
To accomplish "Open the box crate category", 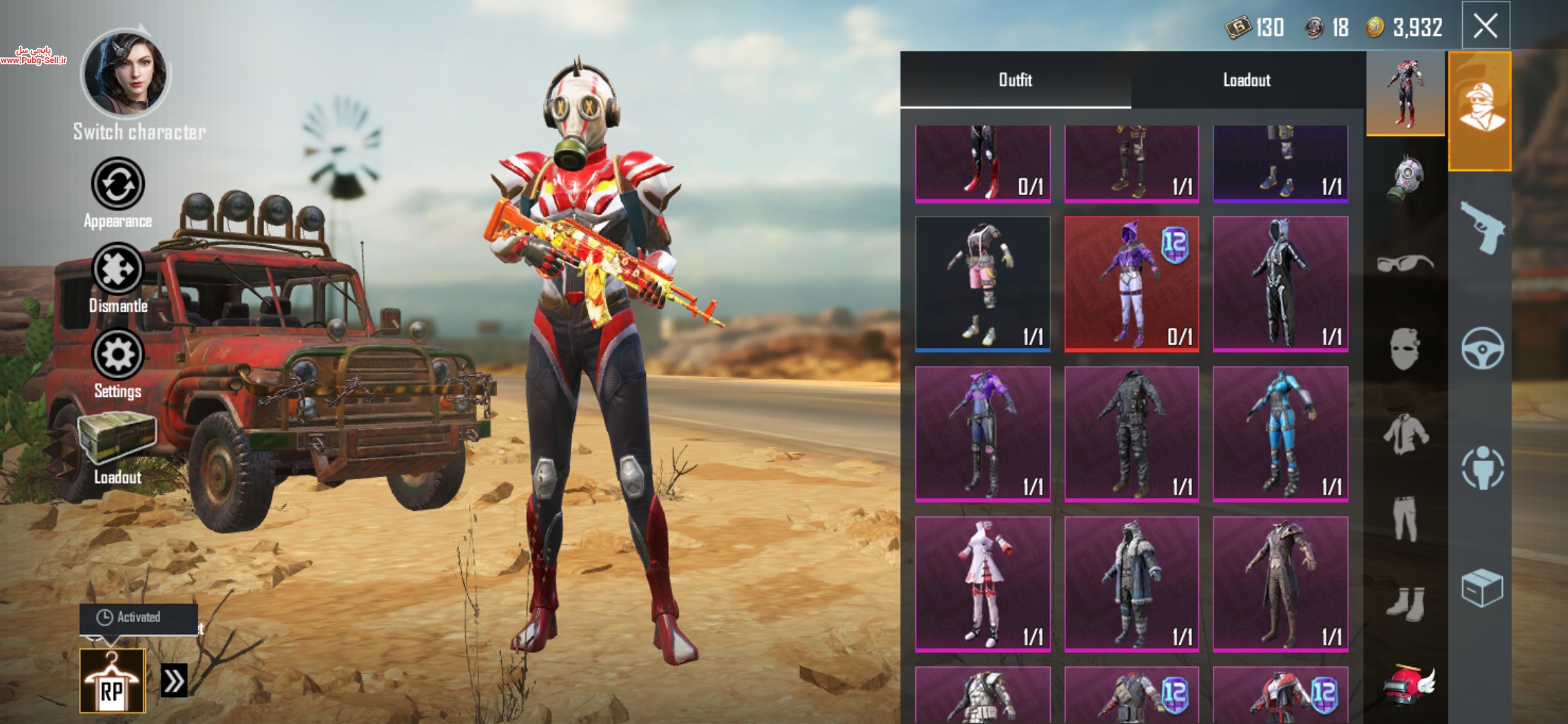I will 1482,588.
